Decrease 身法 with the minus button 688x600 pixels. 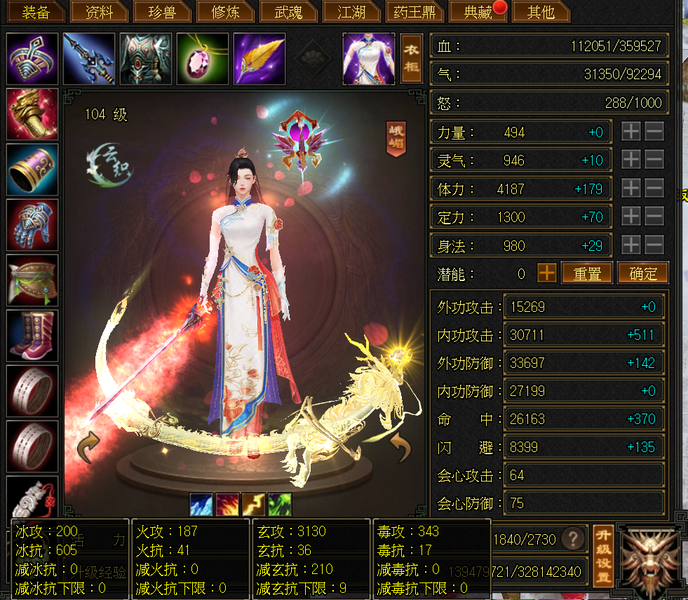click(654, 245)
